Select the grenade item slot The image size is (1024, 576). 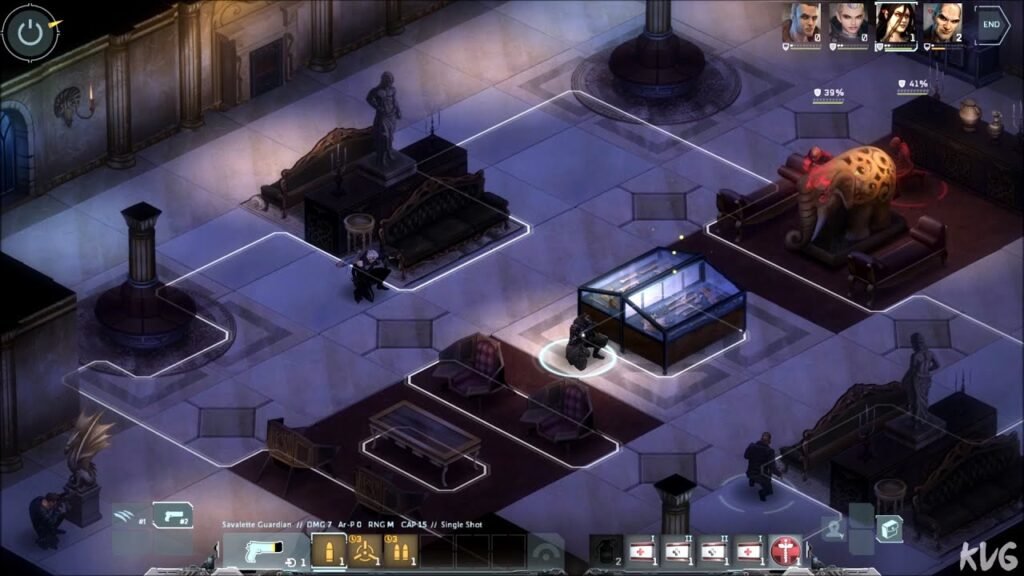(605, 551)
